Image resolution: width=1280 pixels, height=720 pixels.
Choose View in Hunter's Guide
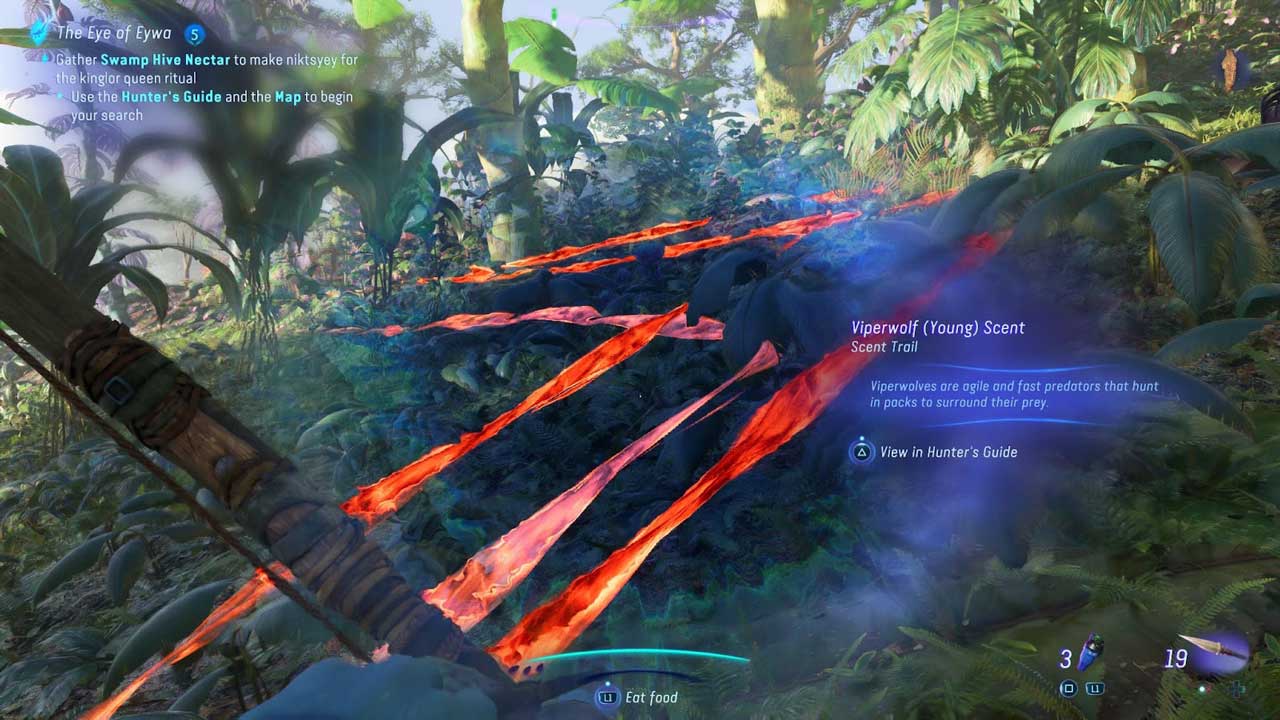tap(947, 452)
